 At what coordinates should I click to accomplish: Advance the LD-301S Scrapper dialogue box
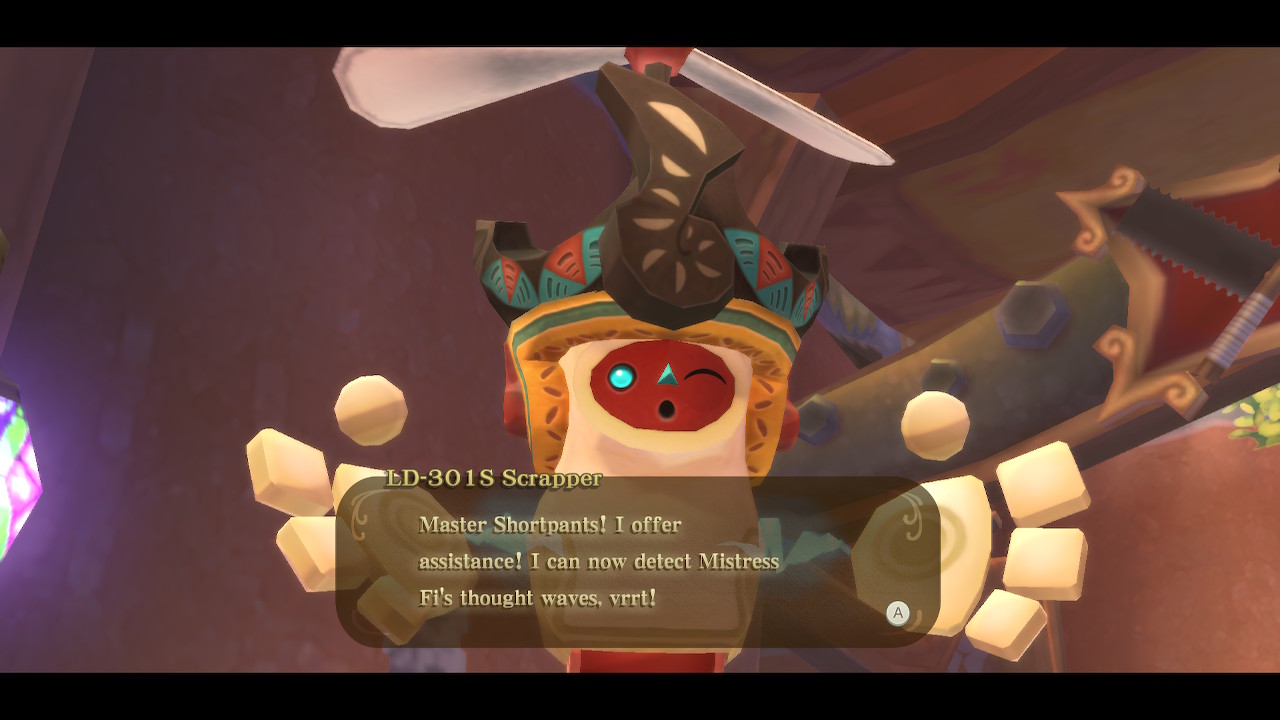(897, 613)
